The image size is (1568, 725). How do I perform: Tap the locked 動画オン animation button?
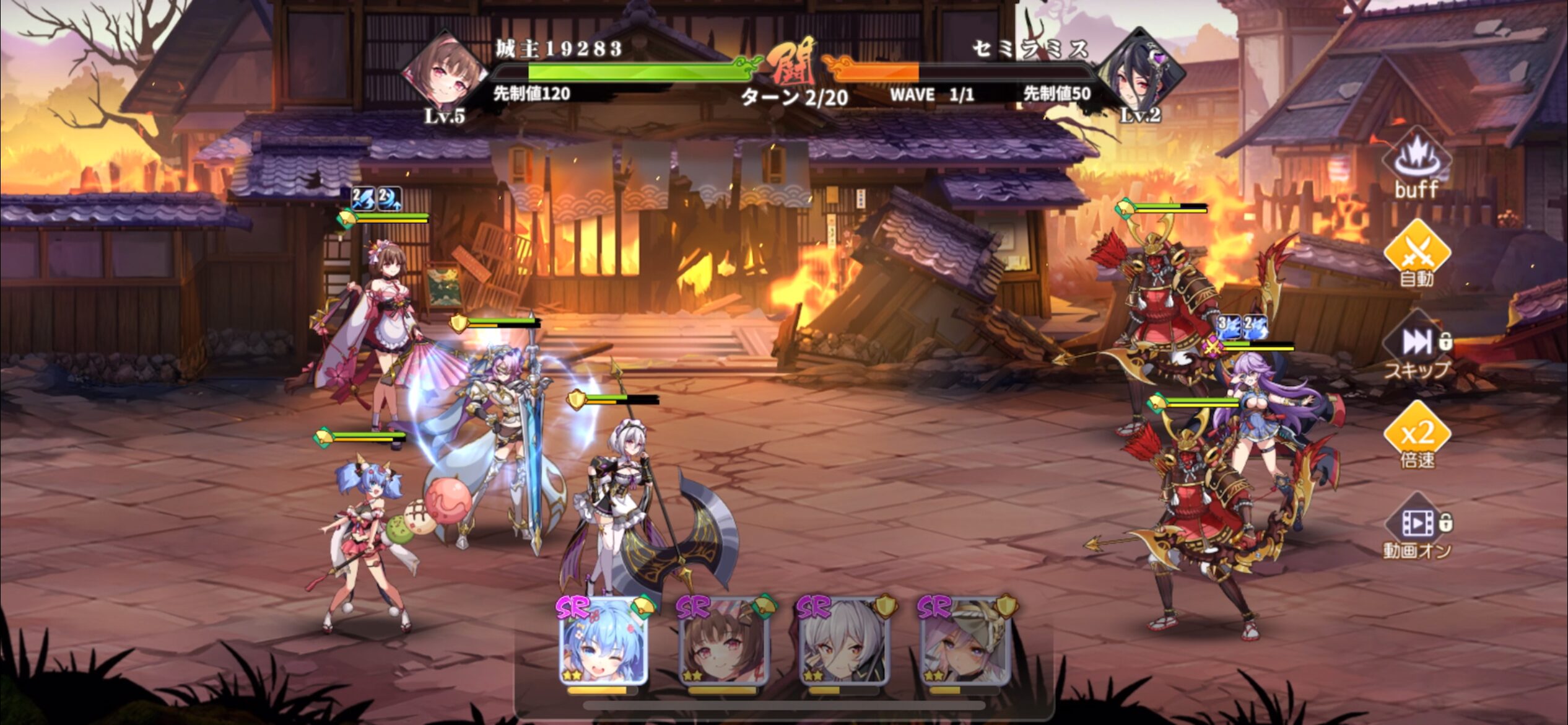coord(1417,527)
